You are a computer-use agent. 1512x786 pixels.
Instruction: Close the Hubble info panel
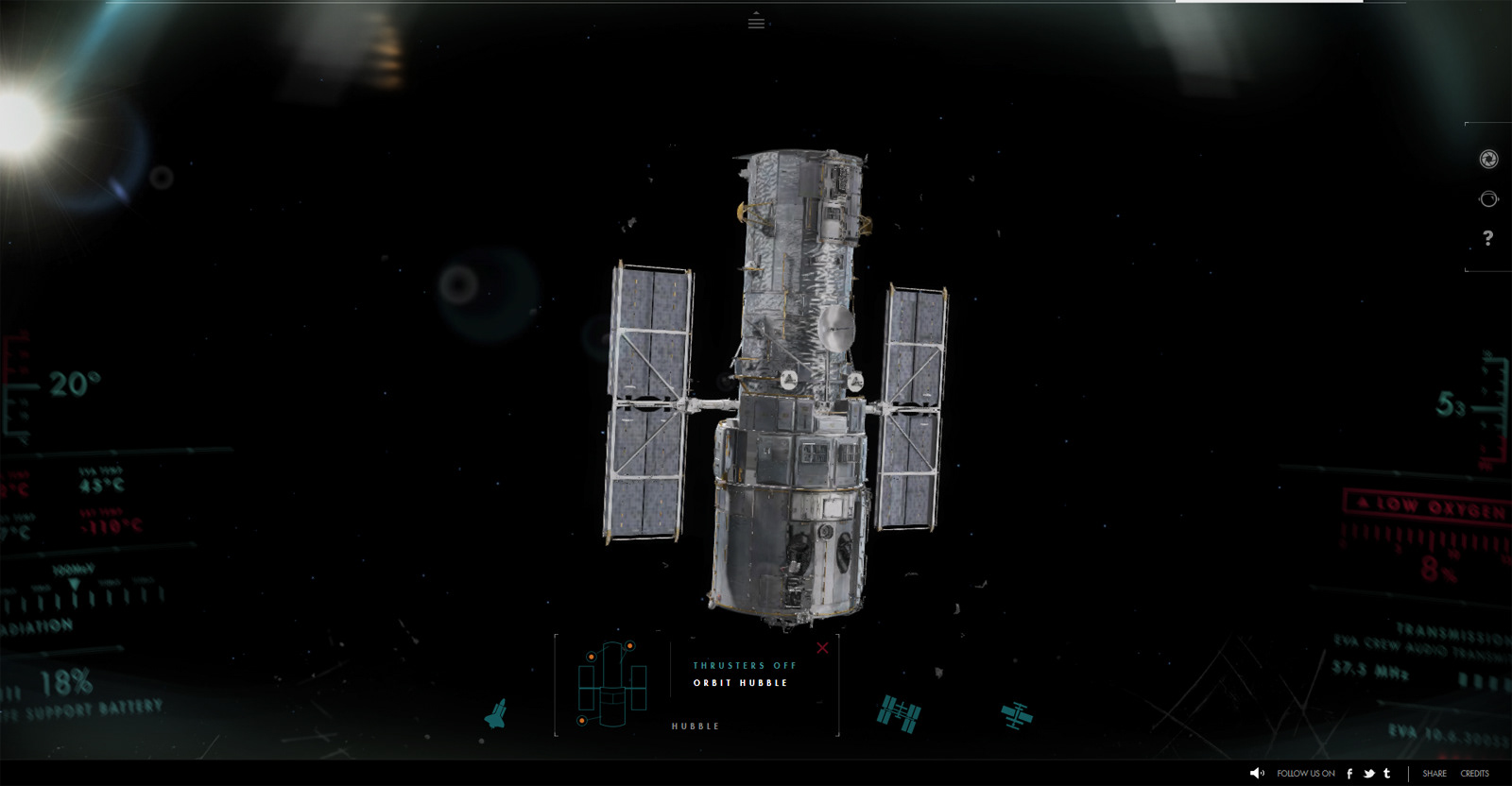822,647
